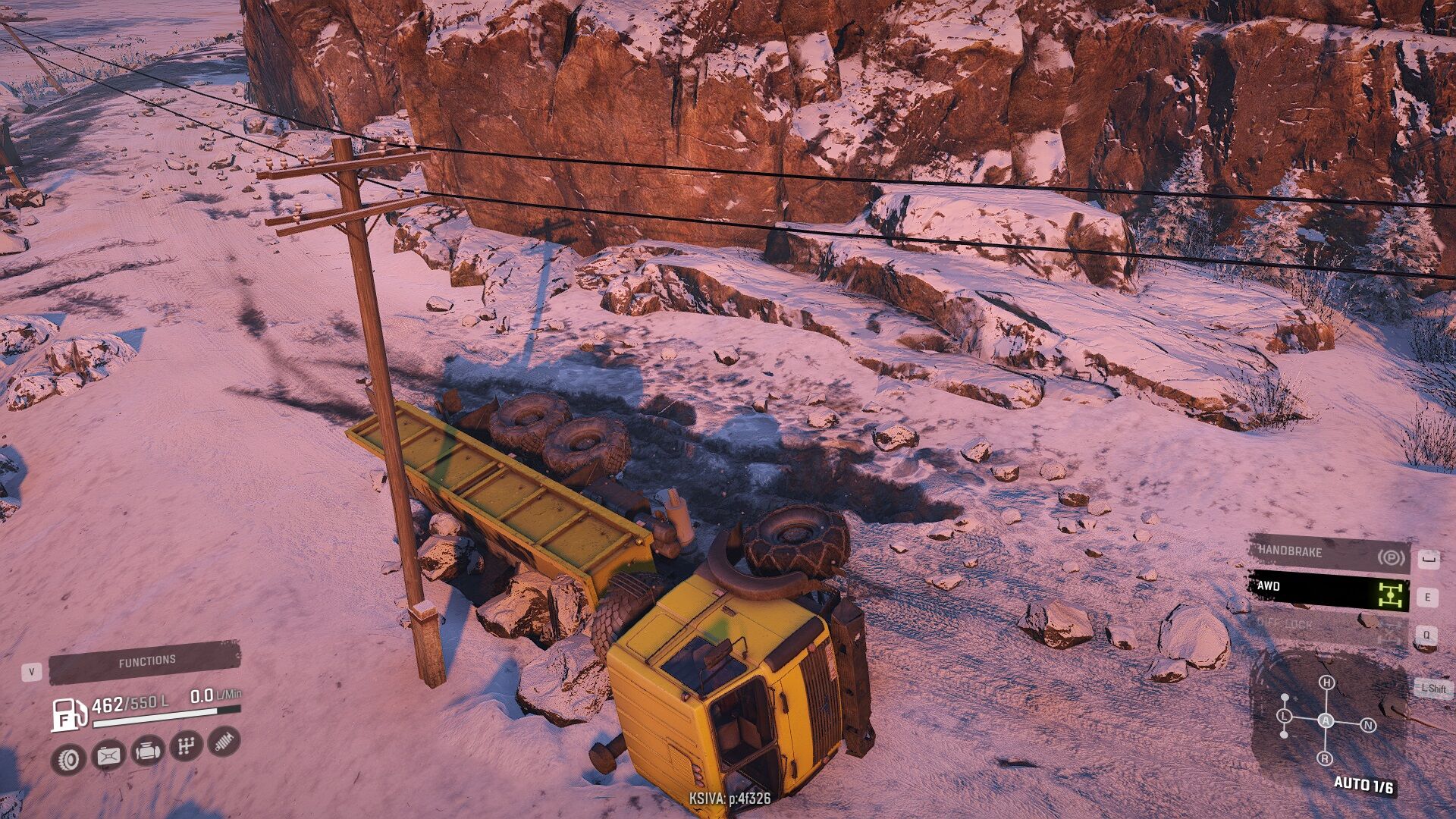1456x819 pixels.
Task: Toggle the Handbrake bar
Action: coord(1329,554)
